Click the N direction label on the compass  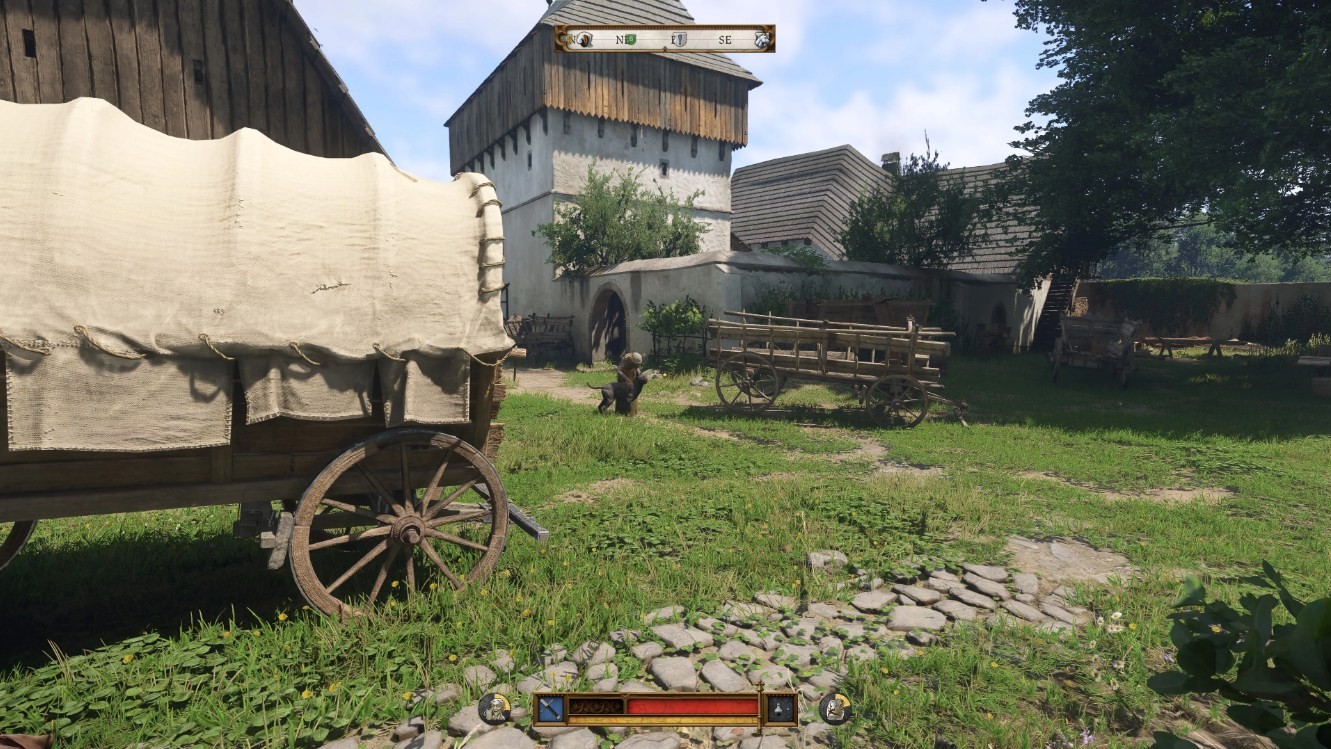(573, 40)
